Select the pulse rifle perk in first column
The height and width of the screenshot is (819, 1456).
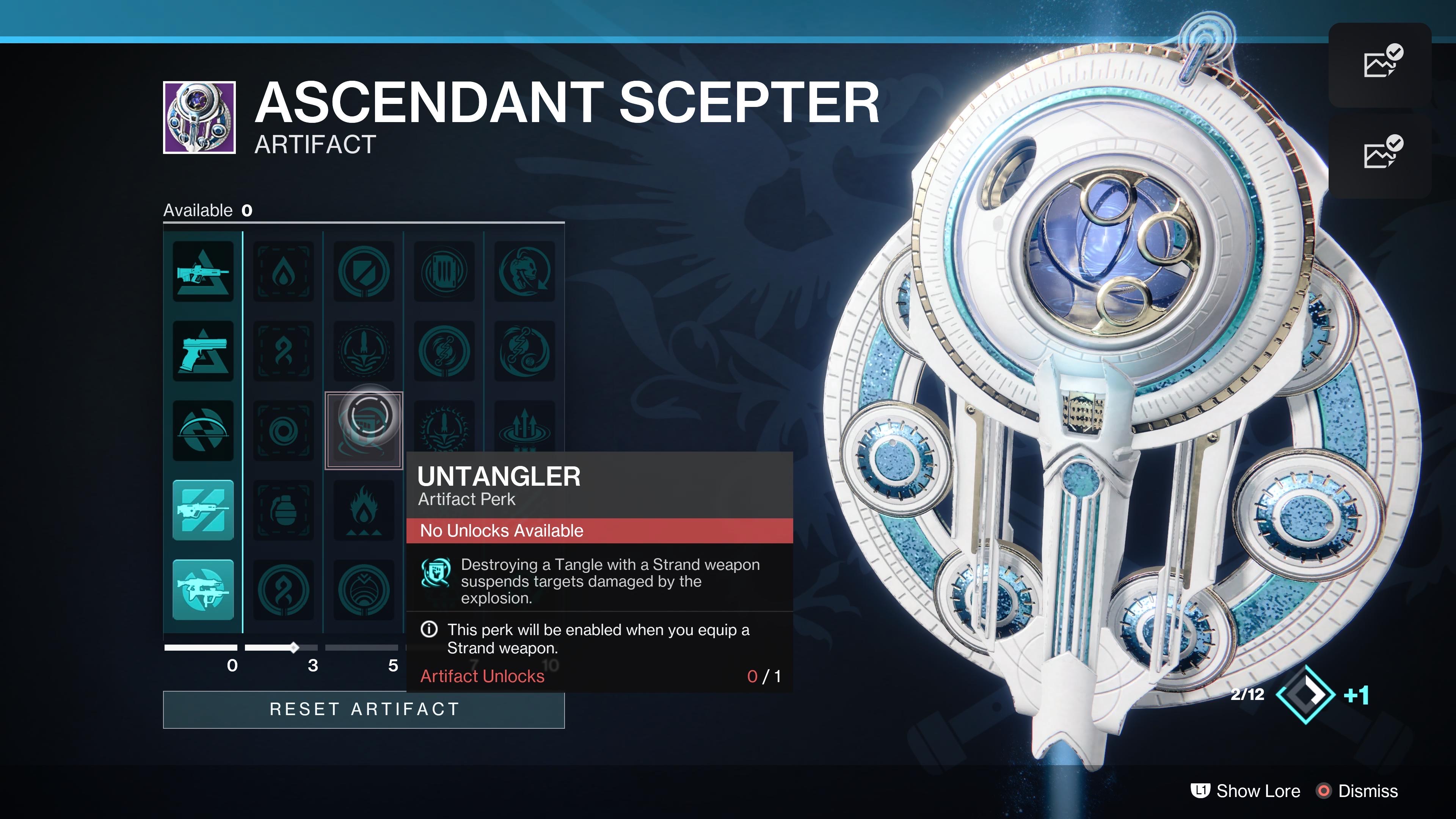click(203, 272)
